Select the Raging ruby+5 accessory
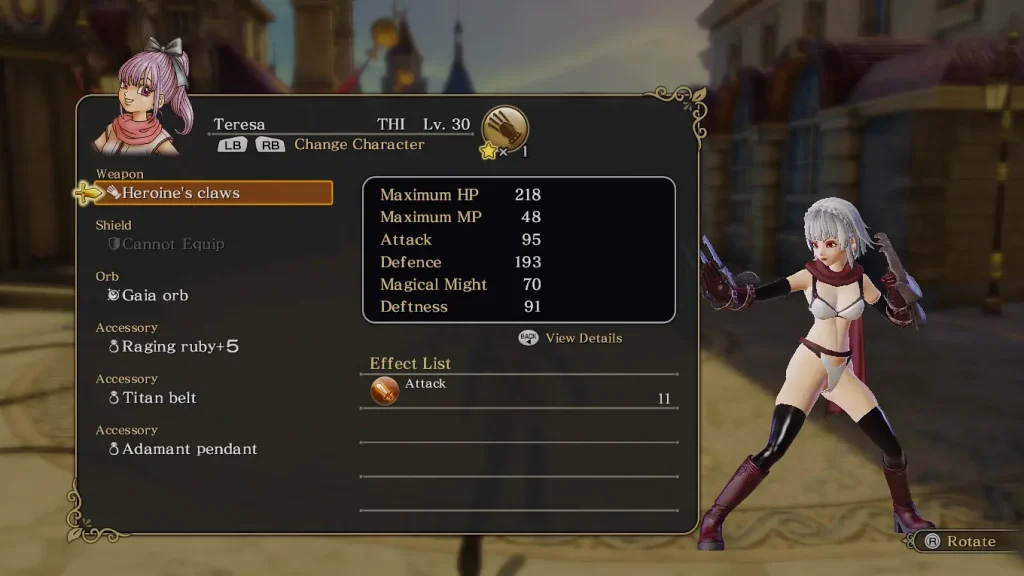The width and height of the screenshot is (1024, 576). (x=173, y=347)
